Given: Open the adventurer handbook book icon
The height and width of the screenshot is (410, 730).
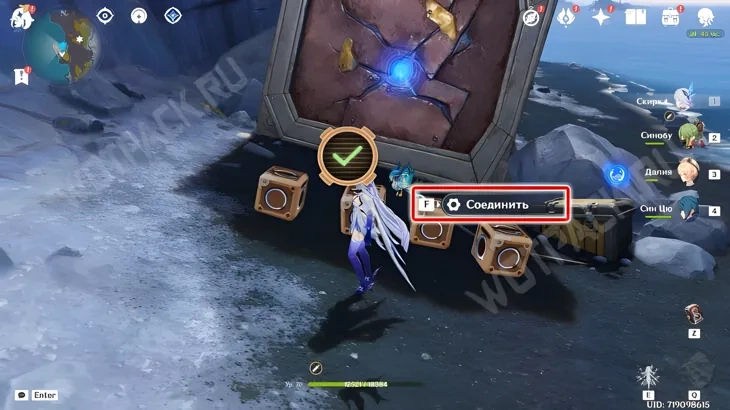Looking at the screenshot, I should 636,17.
